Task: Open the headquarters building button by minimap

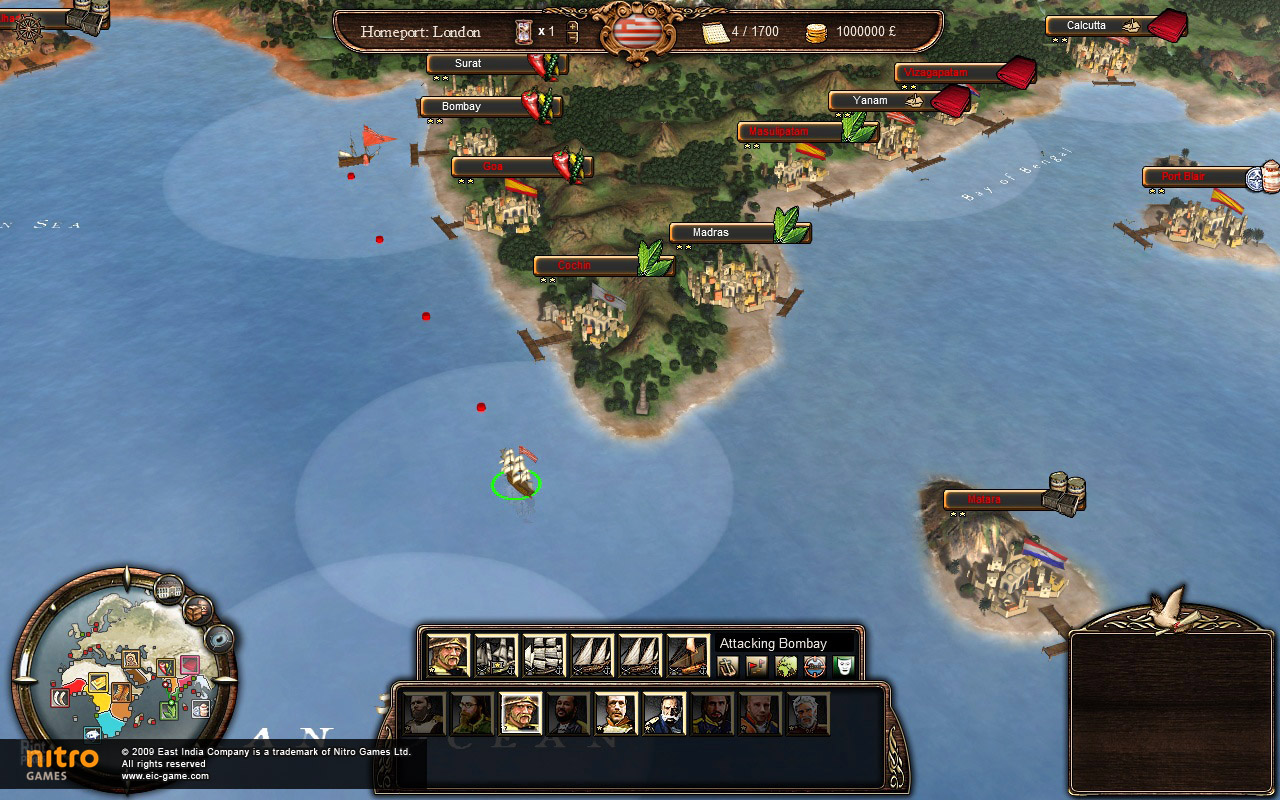Action: pyautogui.click(x=169, y=590)
